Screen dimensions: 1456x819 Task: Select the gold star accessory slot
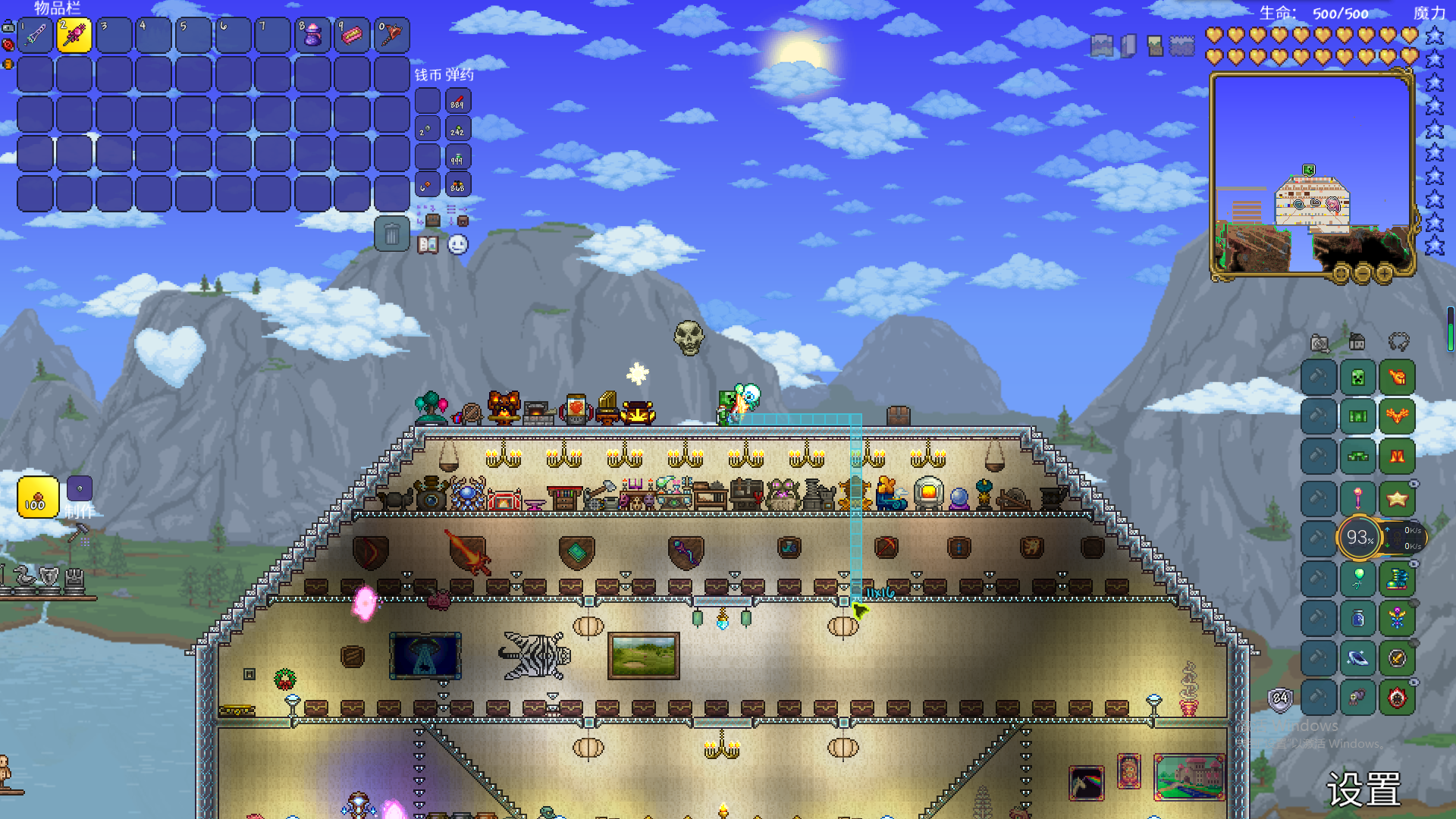pyautogui.click(x=1397, y=498)
